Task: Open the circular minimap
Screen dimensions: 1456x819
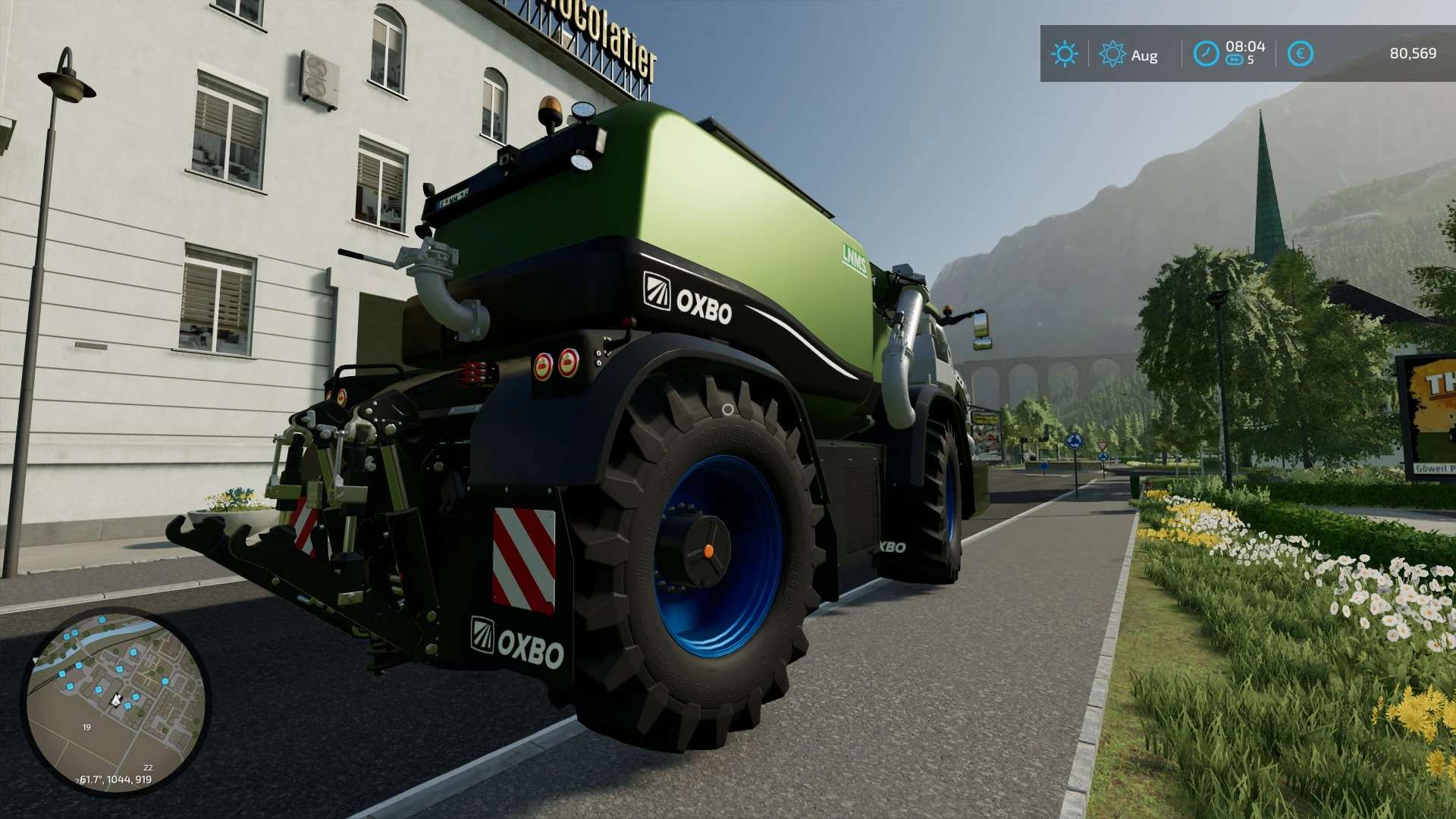Action: (115, 701)
